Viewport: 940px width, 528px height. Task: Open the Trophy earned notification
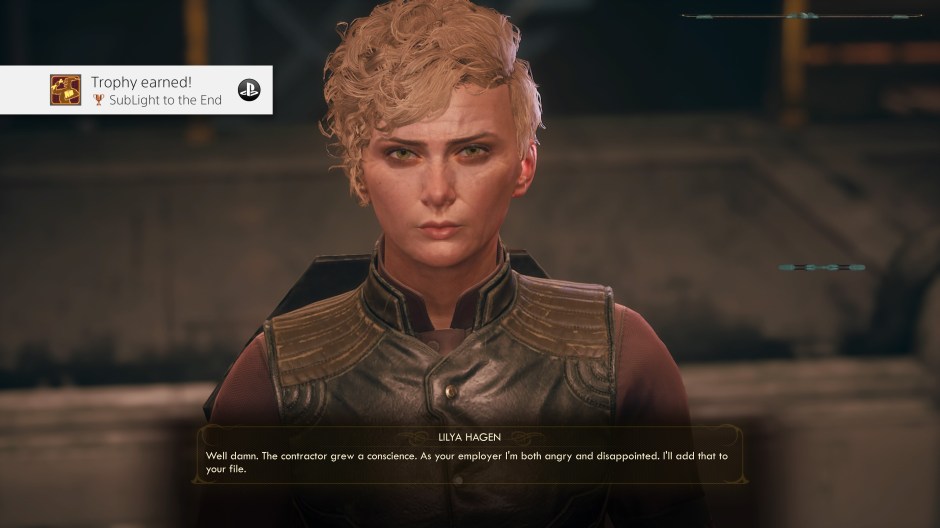[140, 90]
